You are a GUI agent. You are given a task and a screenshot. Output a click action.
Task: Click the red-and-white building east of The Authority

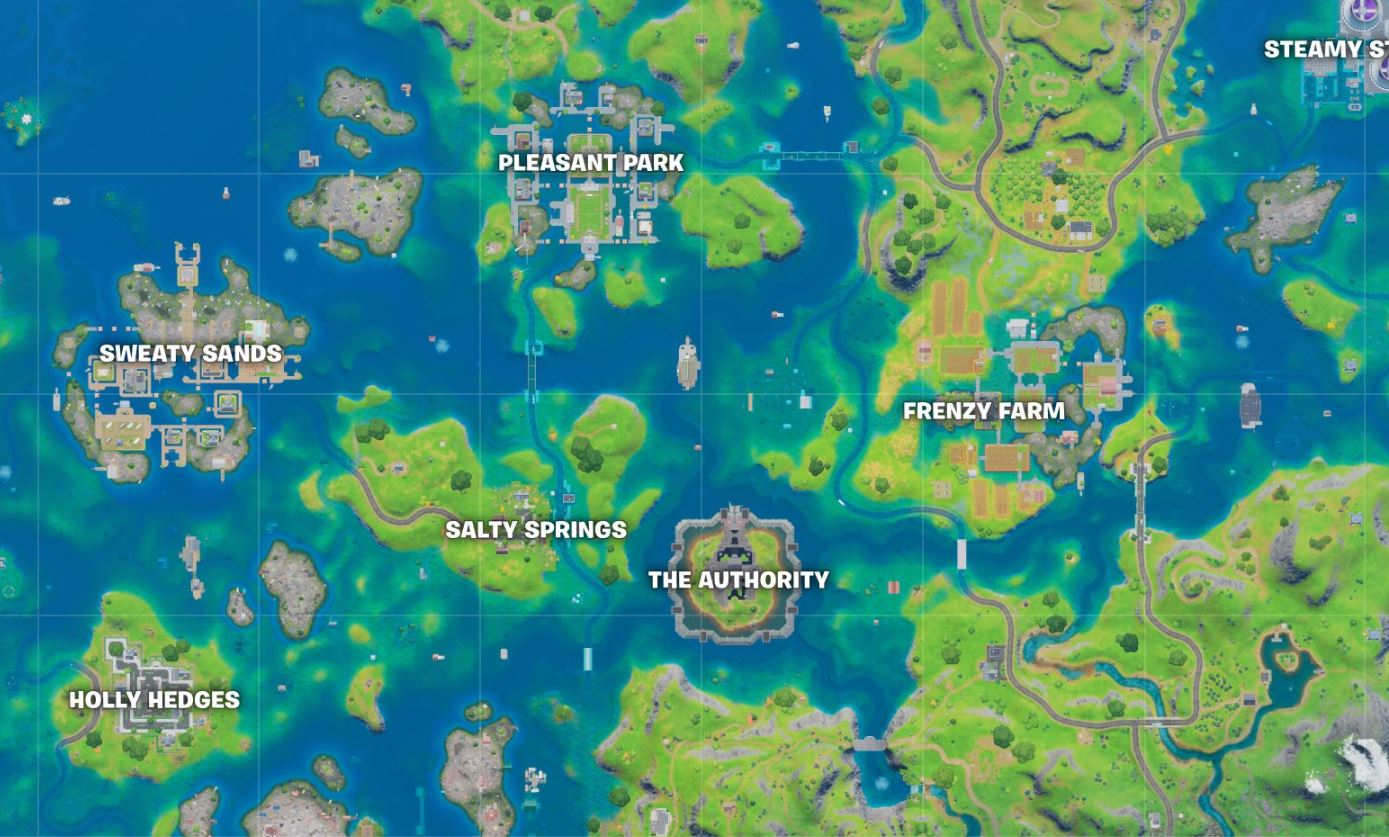pos(893,585)
